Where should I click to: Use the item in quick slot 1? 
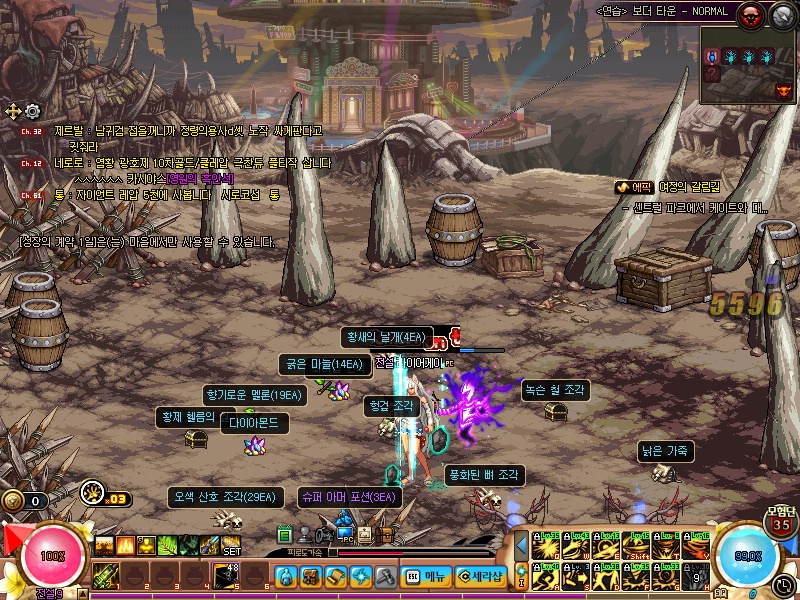coord(107,576)
